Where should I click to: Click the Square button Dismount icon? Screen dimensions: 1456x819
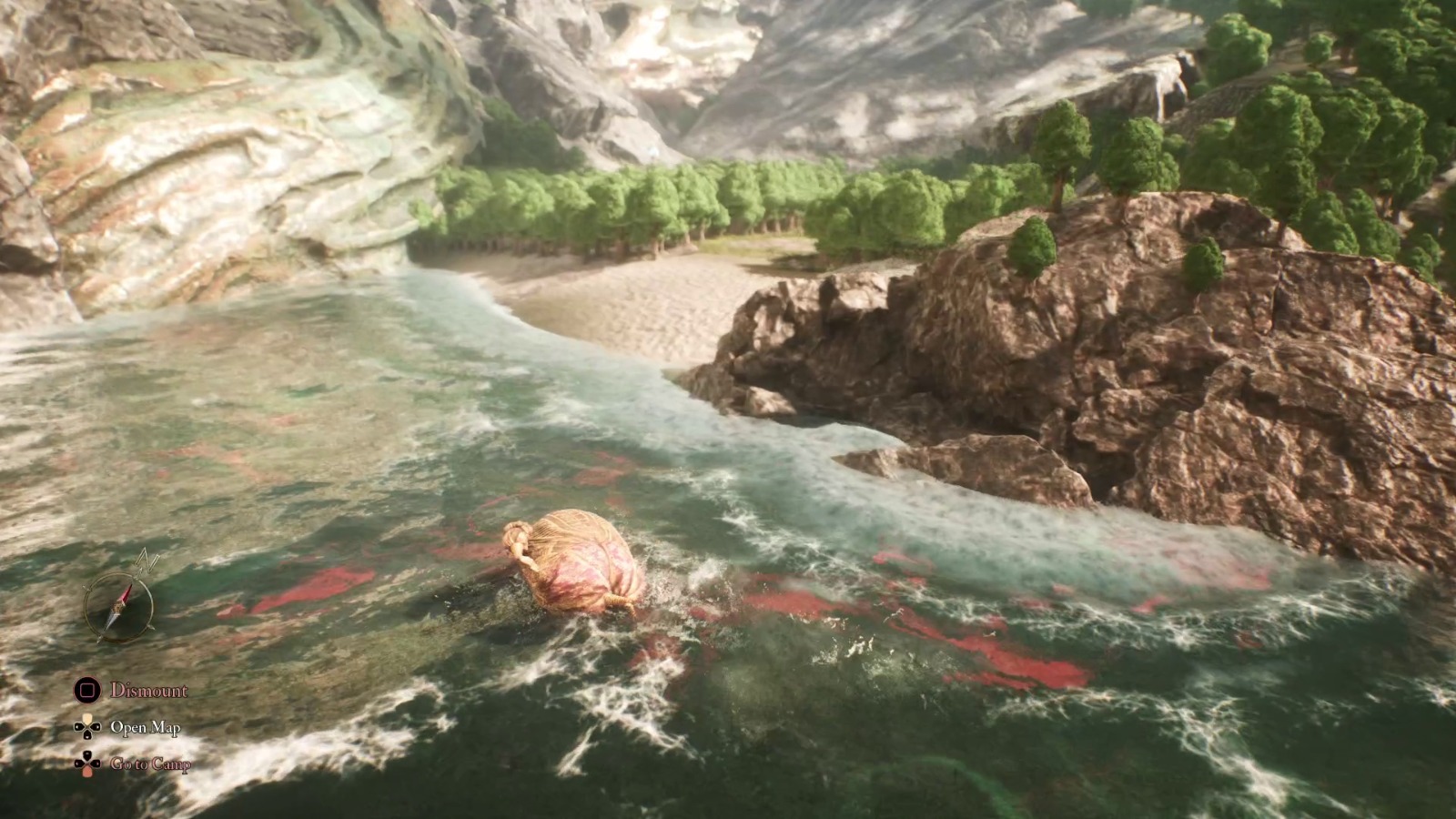(x=87, y=690)
